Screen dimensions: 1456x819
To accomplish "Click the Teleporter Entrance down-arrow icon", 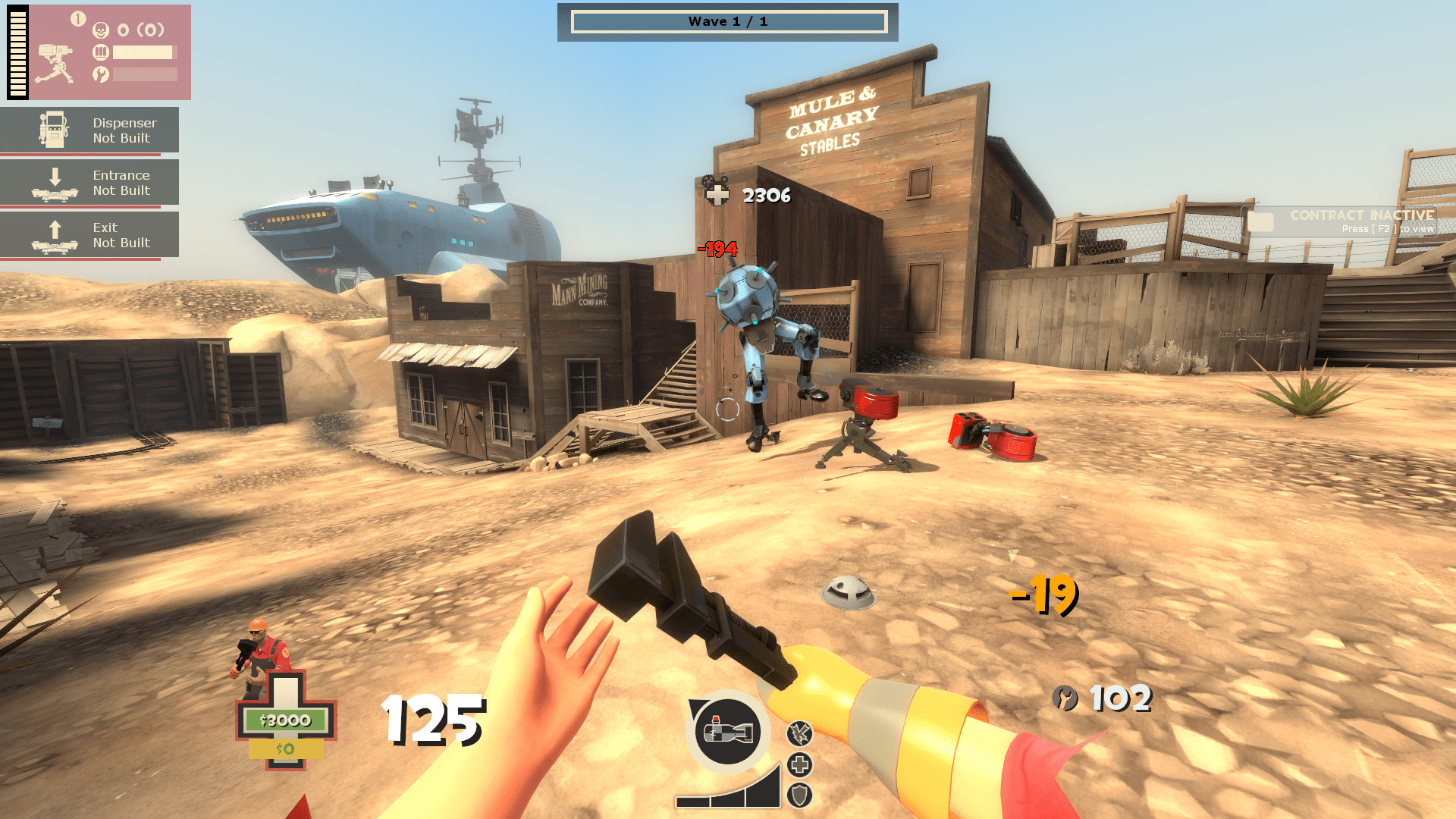I will coord(55,182).
